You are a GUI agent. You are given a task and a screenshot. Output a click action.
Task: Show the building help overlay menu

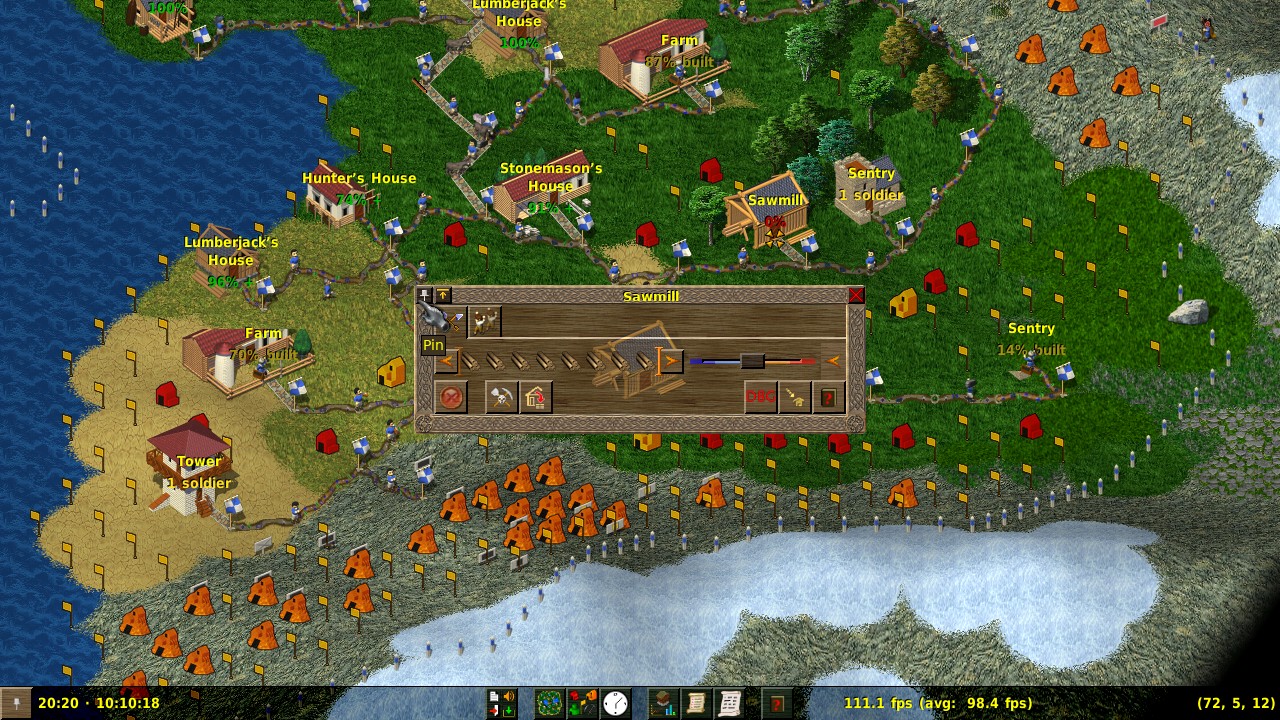(x=582, y=703)
